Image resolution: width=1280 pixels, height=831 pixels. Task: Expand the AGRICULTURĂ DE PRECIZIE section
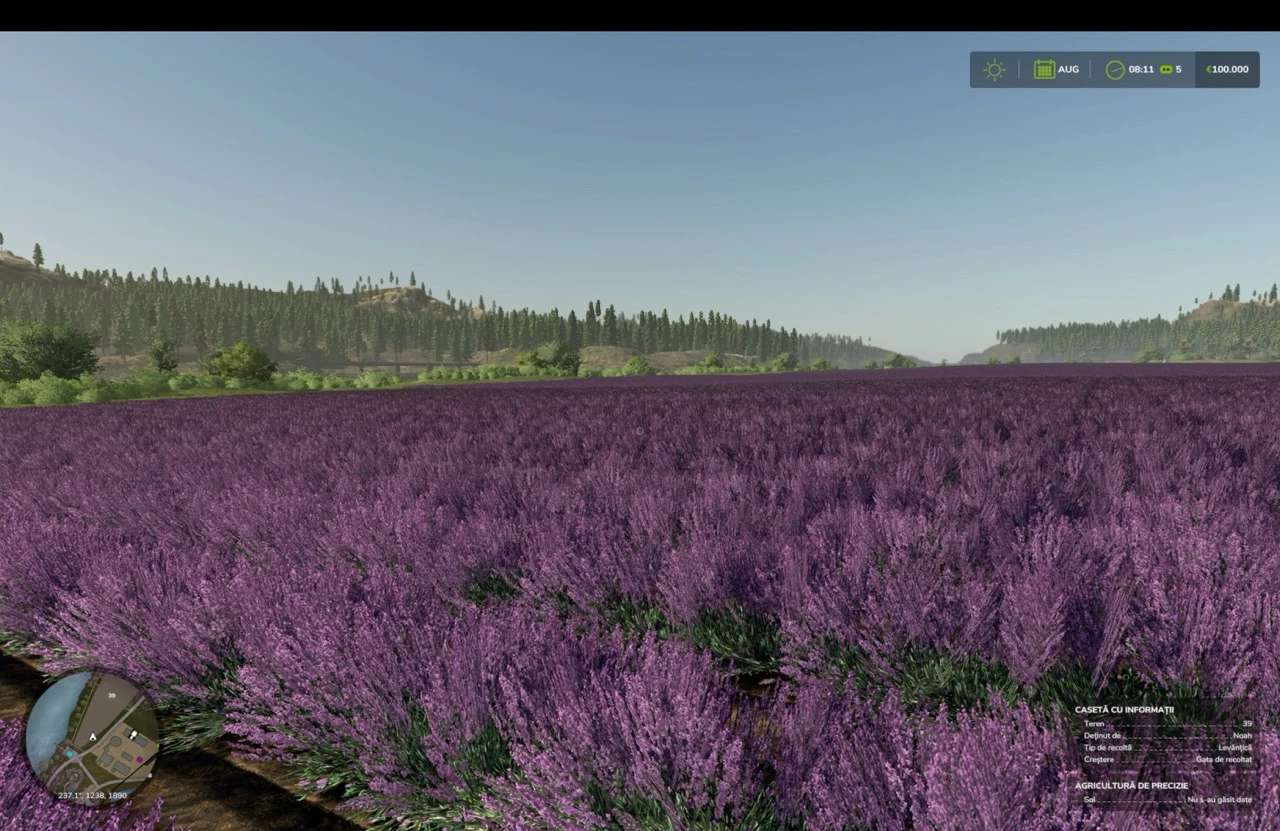(1132, 785)
